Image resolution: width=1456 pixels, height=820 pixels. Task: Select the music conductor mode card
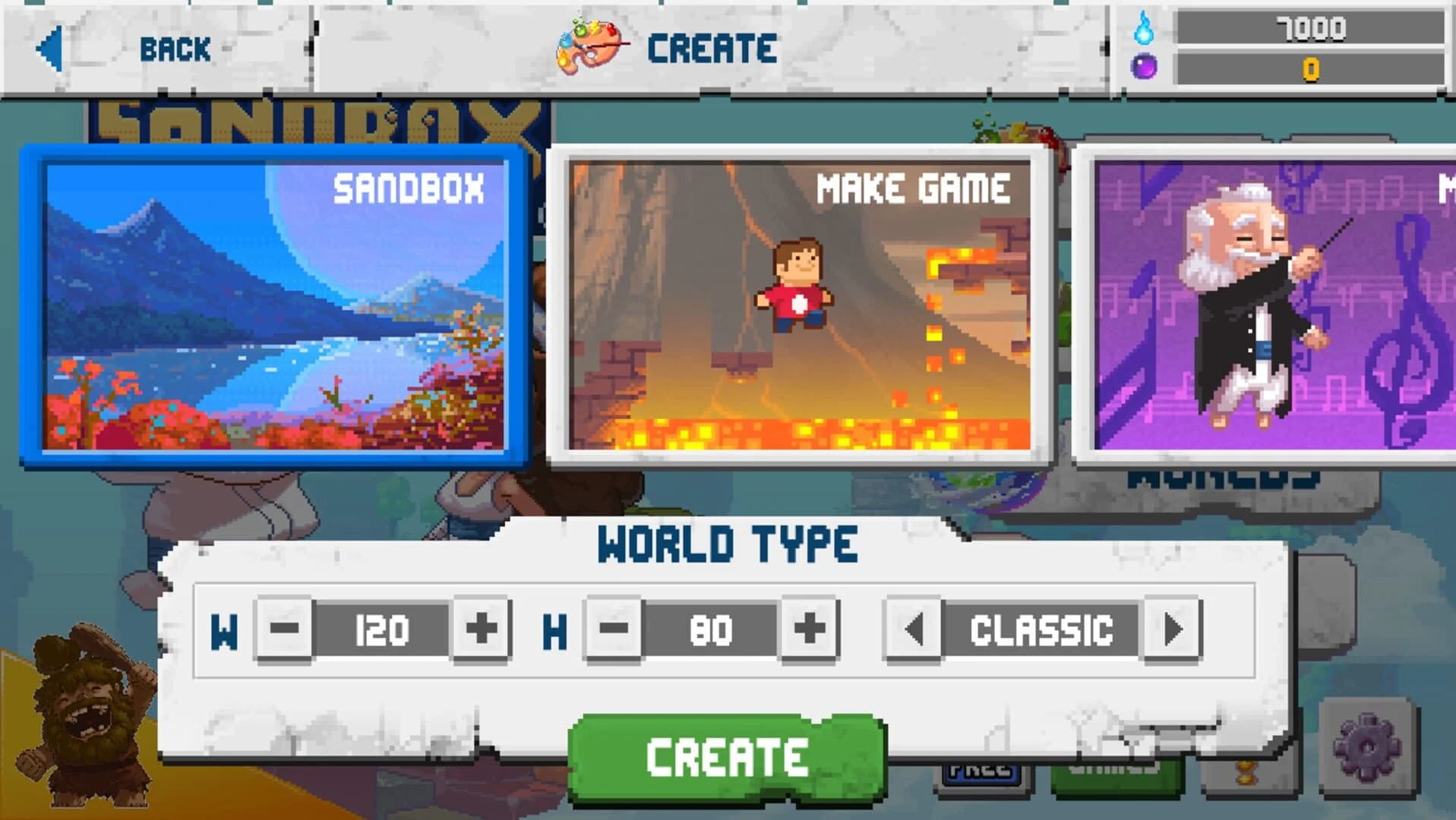[1268, 304]
